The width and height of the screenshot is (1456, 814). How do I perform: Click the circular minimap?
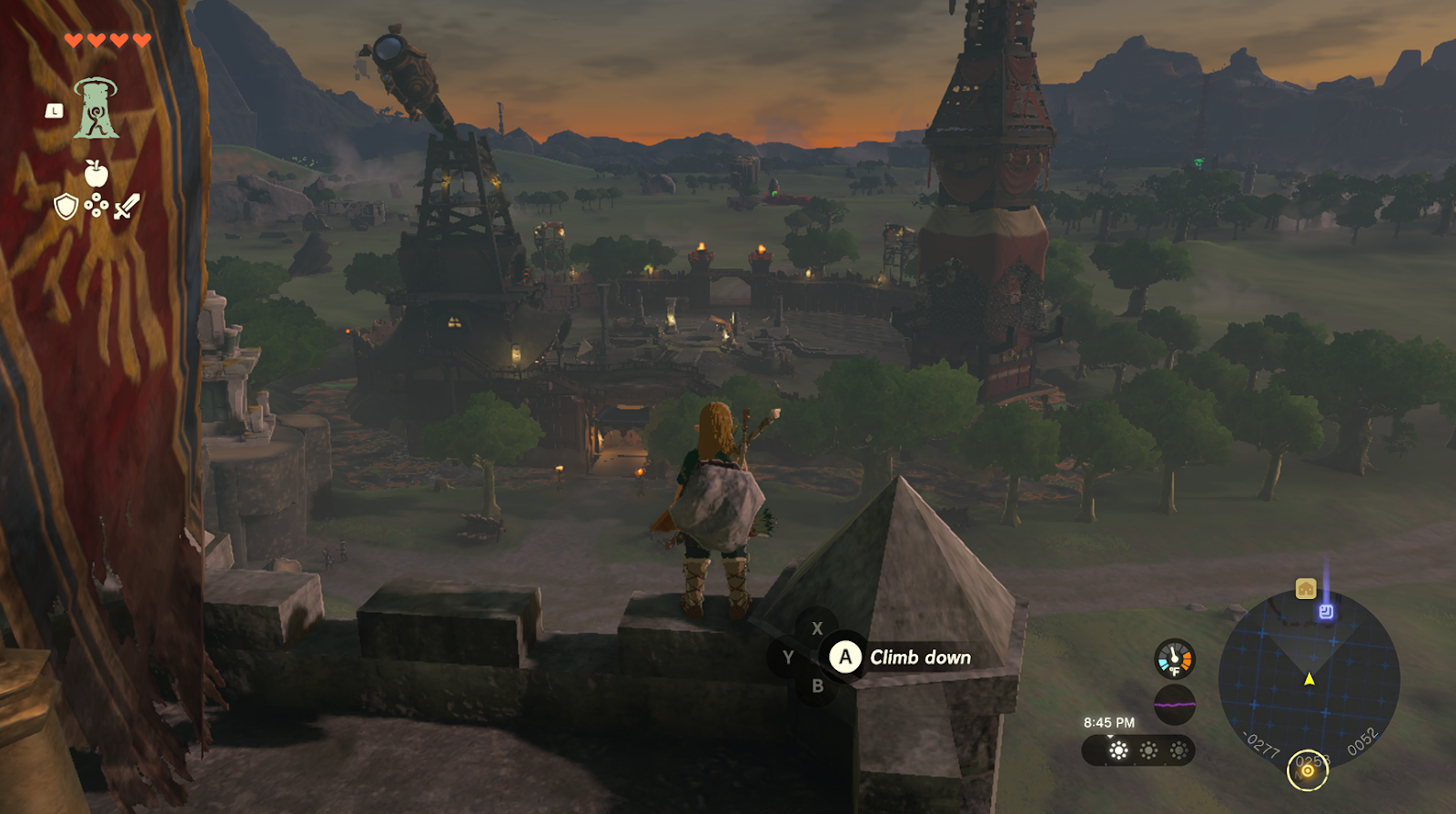click(x=1309, y=679)
